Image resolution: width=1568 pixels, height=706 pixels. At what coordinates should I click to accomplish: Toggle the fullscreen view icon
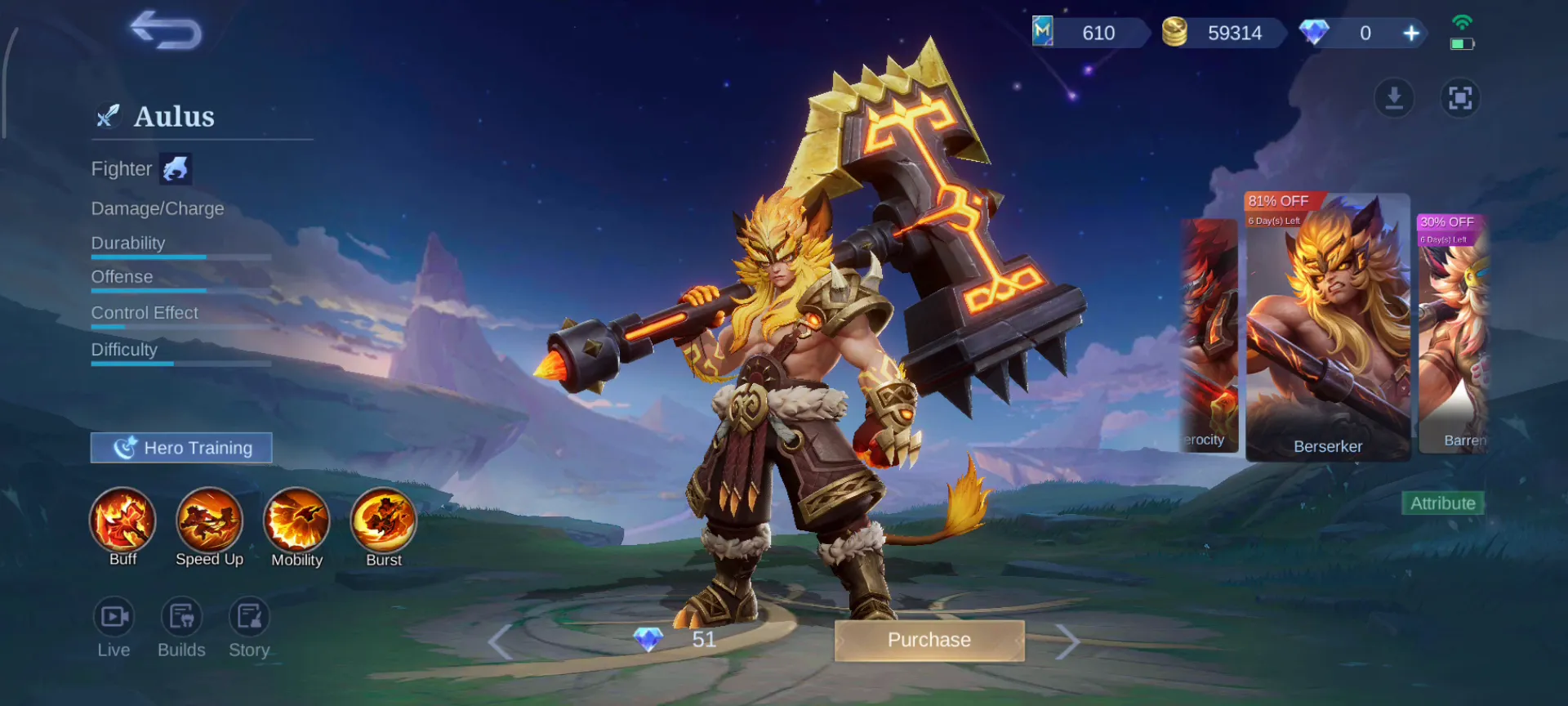(1459, 98)
